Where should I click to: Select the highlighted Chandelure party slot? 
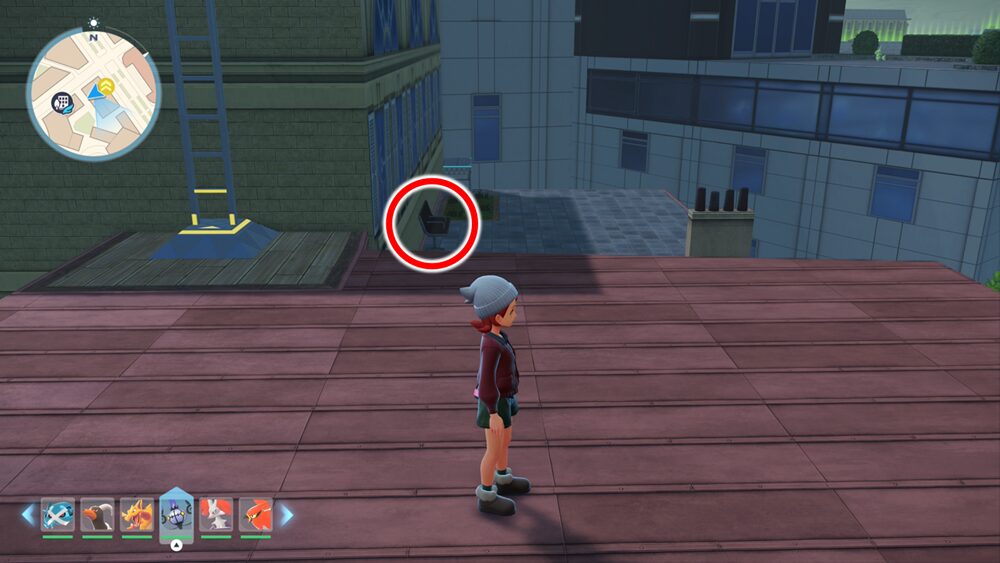176,515
